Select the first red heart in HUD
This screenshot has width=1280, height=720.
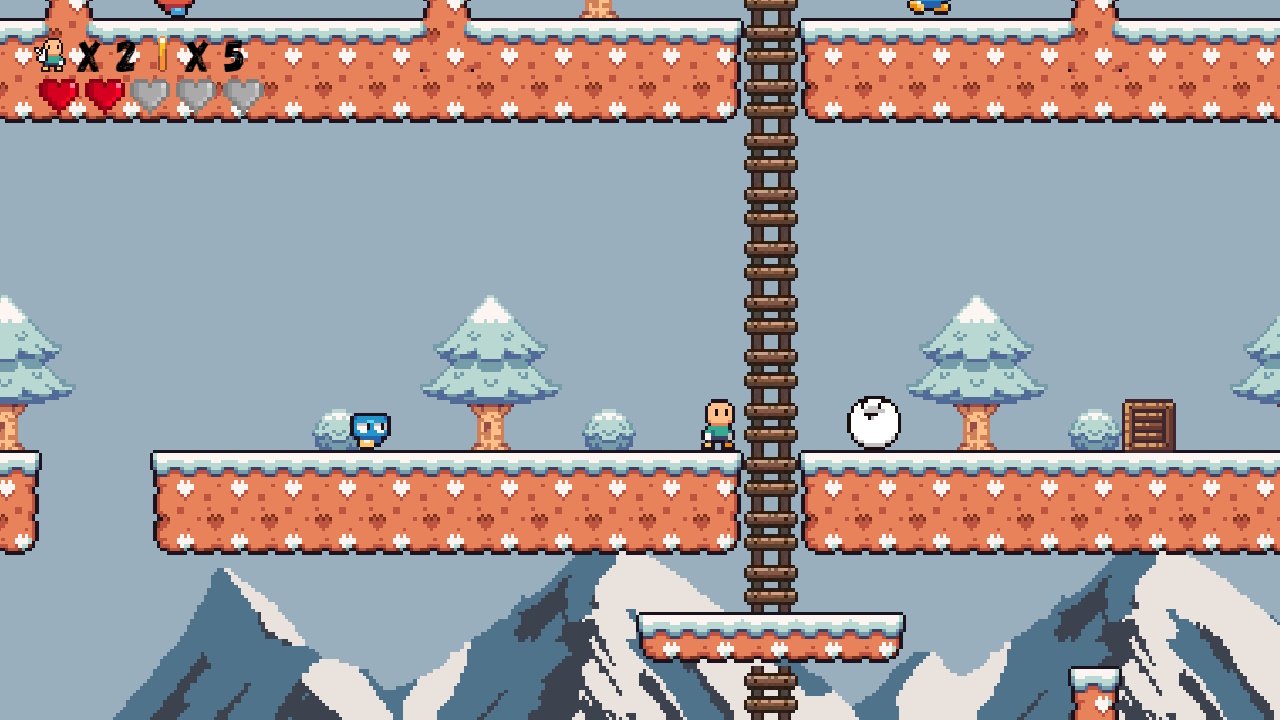coord(60,94)
